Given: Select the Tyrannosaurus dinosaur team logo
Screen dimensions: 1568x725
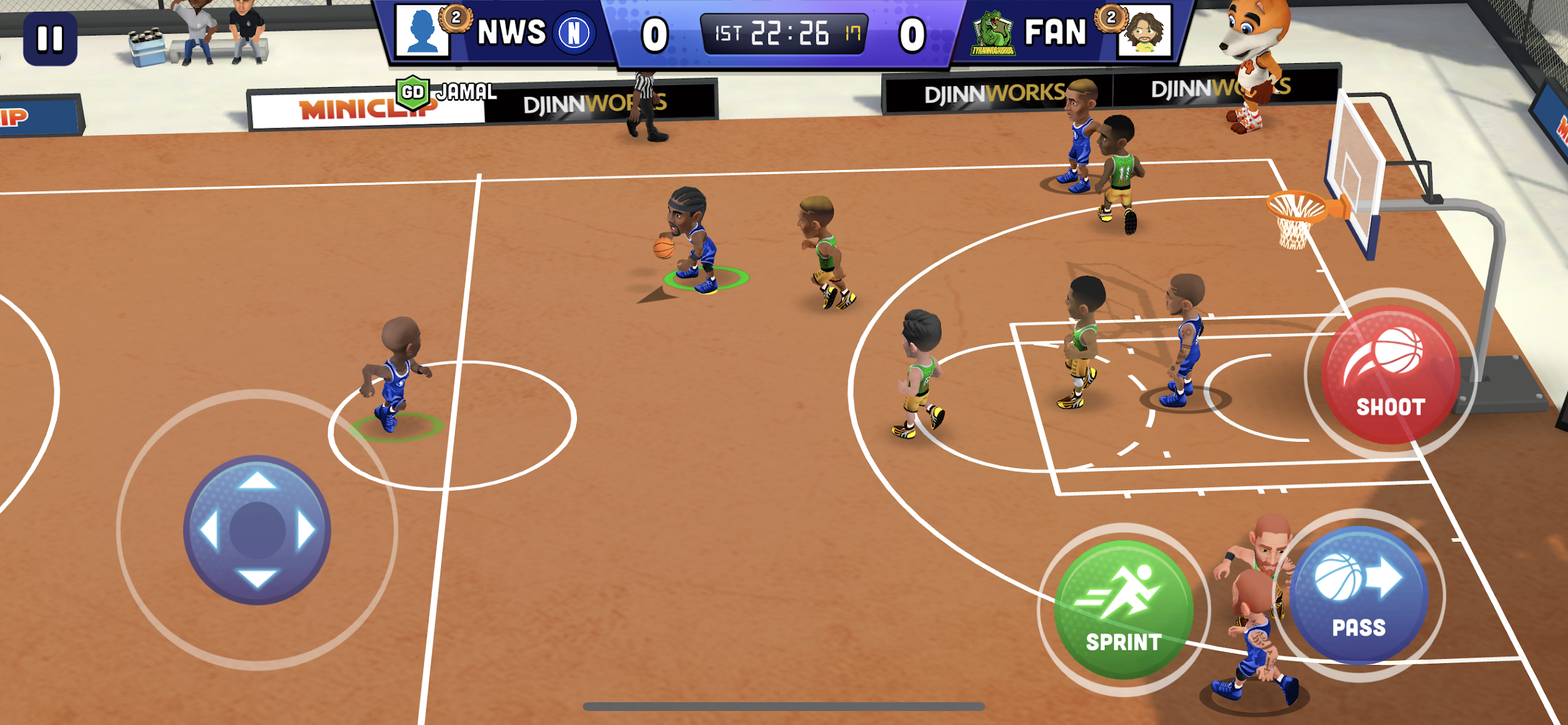Looking at the screenshot, I should pyautogui.click(x=992, y=34).
